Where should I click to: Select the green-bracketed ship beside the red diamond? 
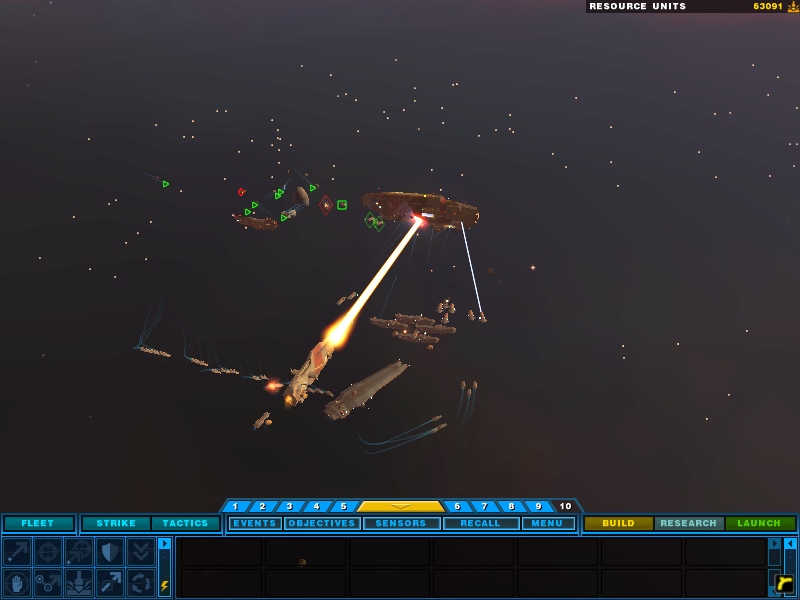pyautogui.click(x=342, y=205)
